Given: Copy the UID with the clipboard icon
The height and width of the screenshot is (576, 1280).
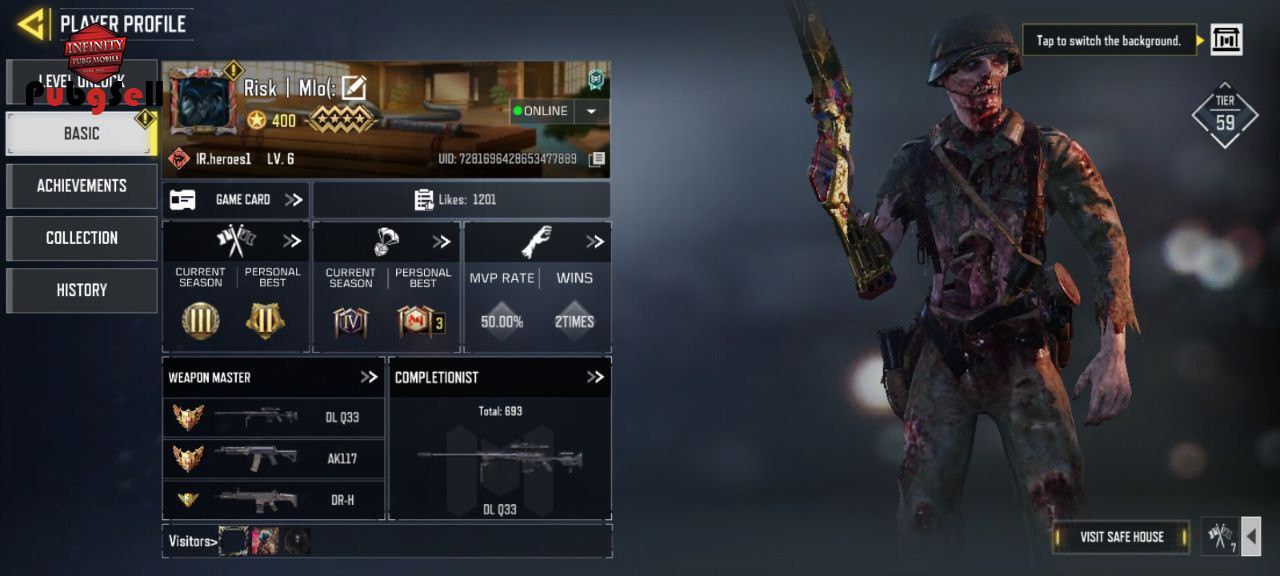Looking at the screenshot, I should point(596,159).
